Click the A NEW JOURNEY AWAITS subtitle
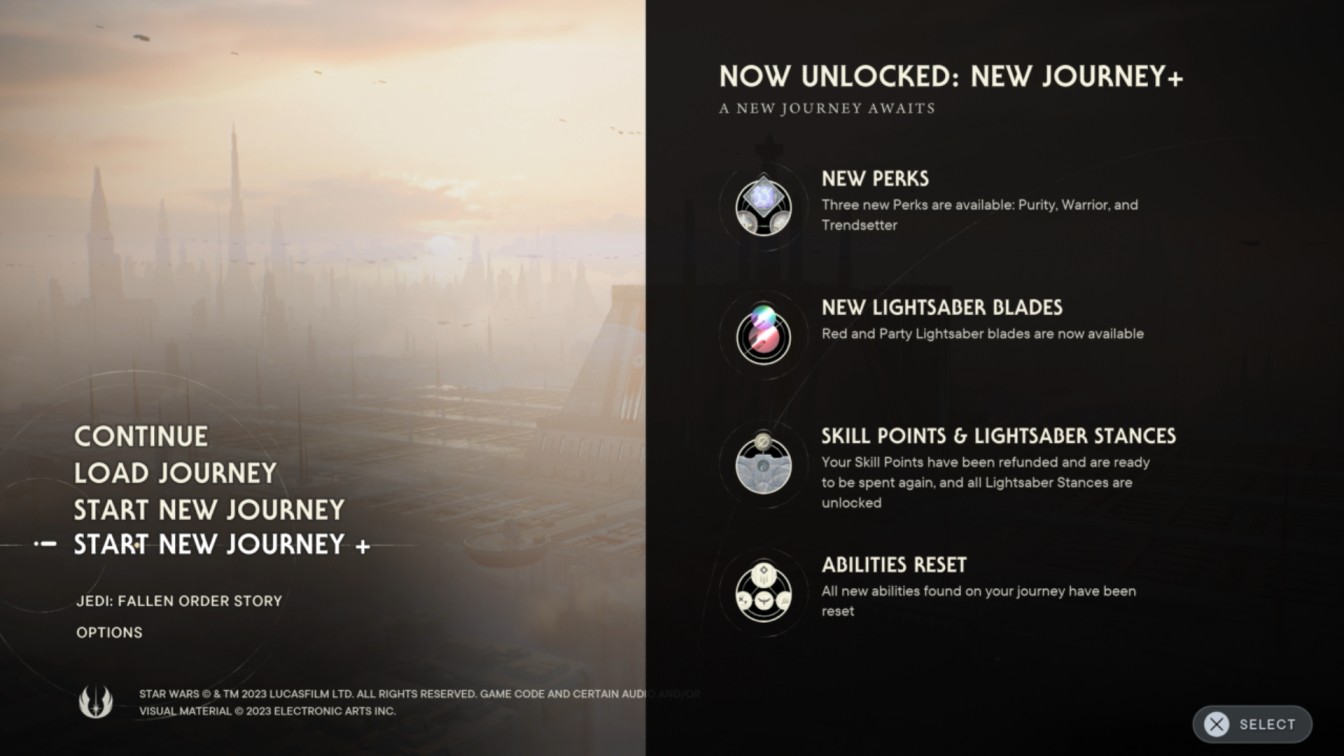The height and width of the screenshot is (756, 1344). tap(827, 108)
